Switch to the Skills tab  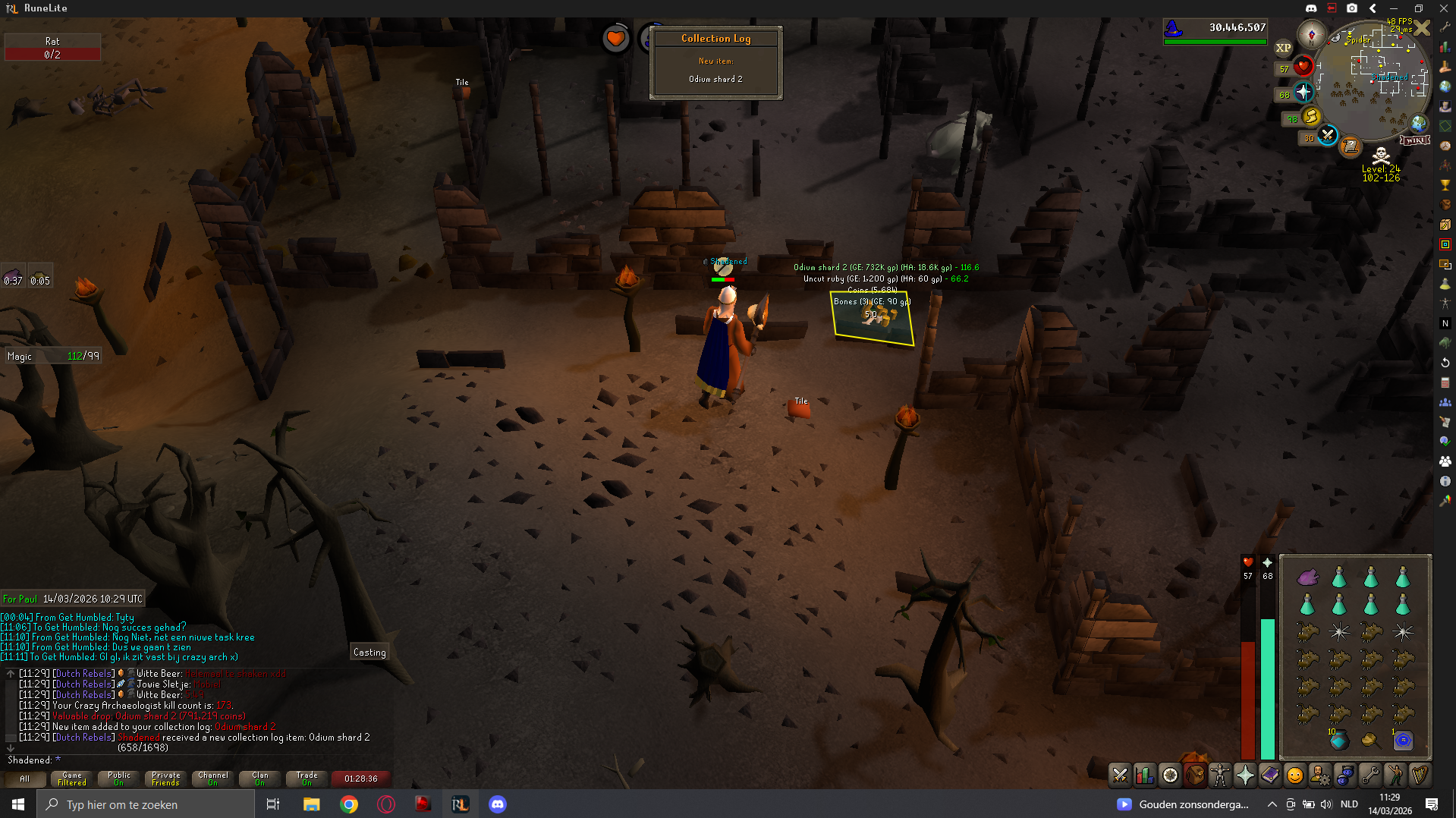pyautogui.click(x=1144, y=775)
